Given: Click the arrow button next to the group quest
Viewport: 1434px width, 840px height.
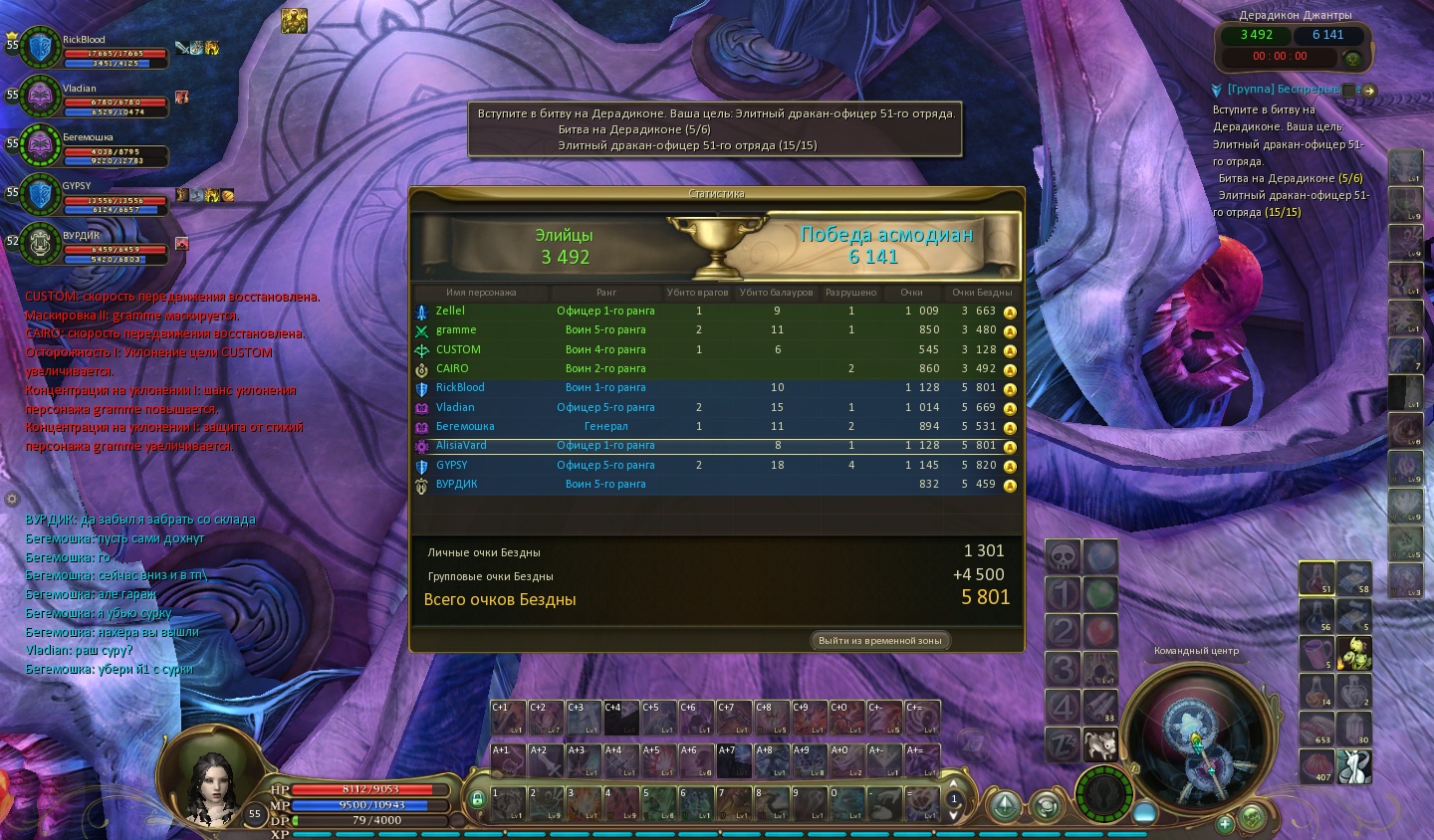Looking at the screenshot, I should click(1369, 91).
